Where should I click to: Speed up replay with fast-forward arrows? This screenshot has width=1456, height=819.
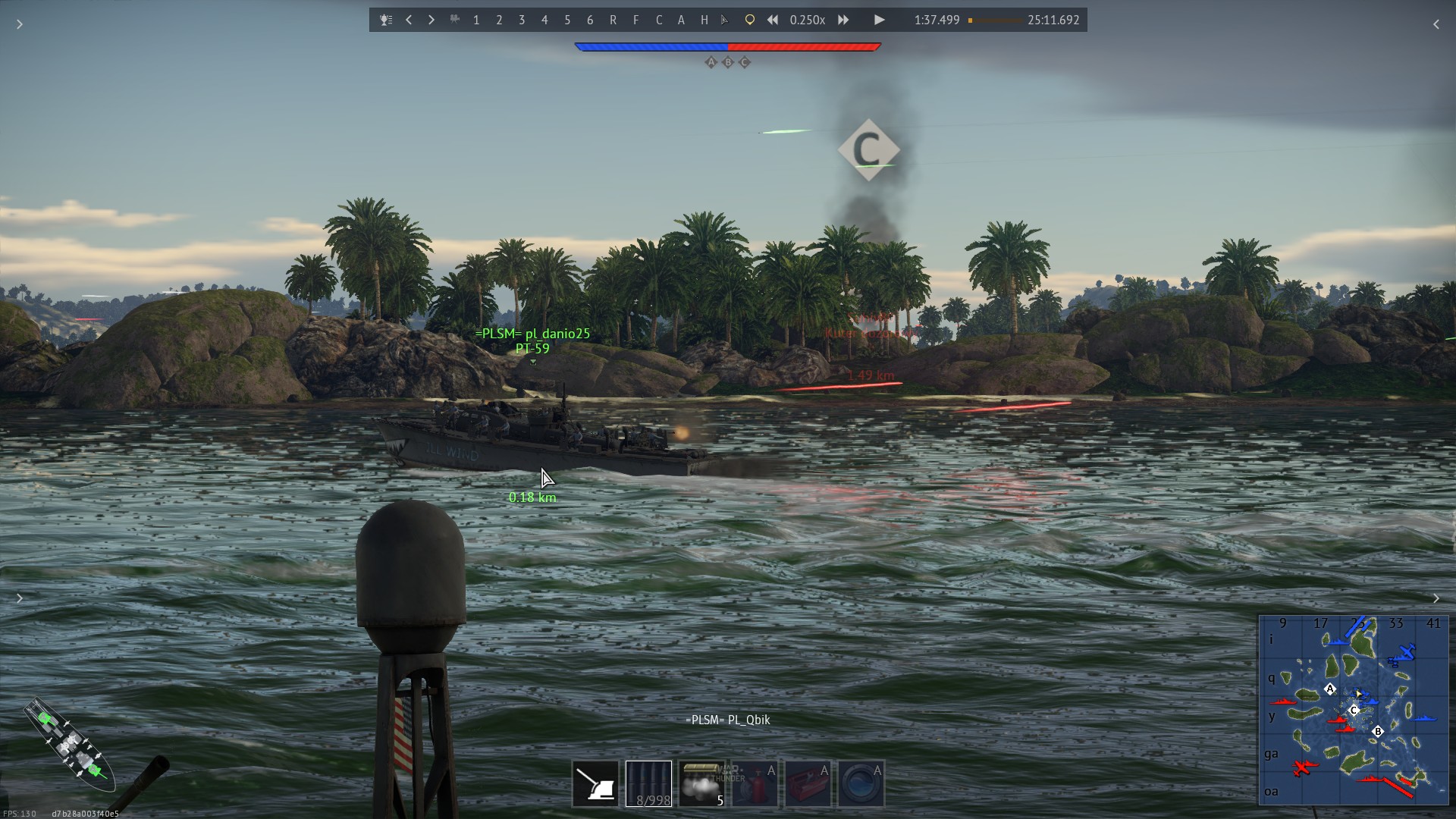point(843,20)
